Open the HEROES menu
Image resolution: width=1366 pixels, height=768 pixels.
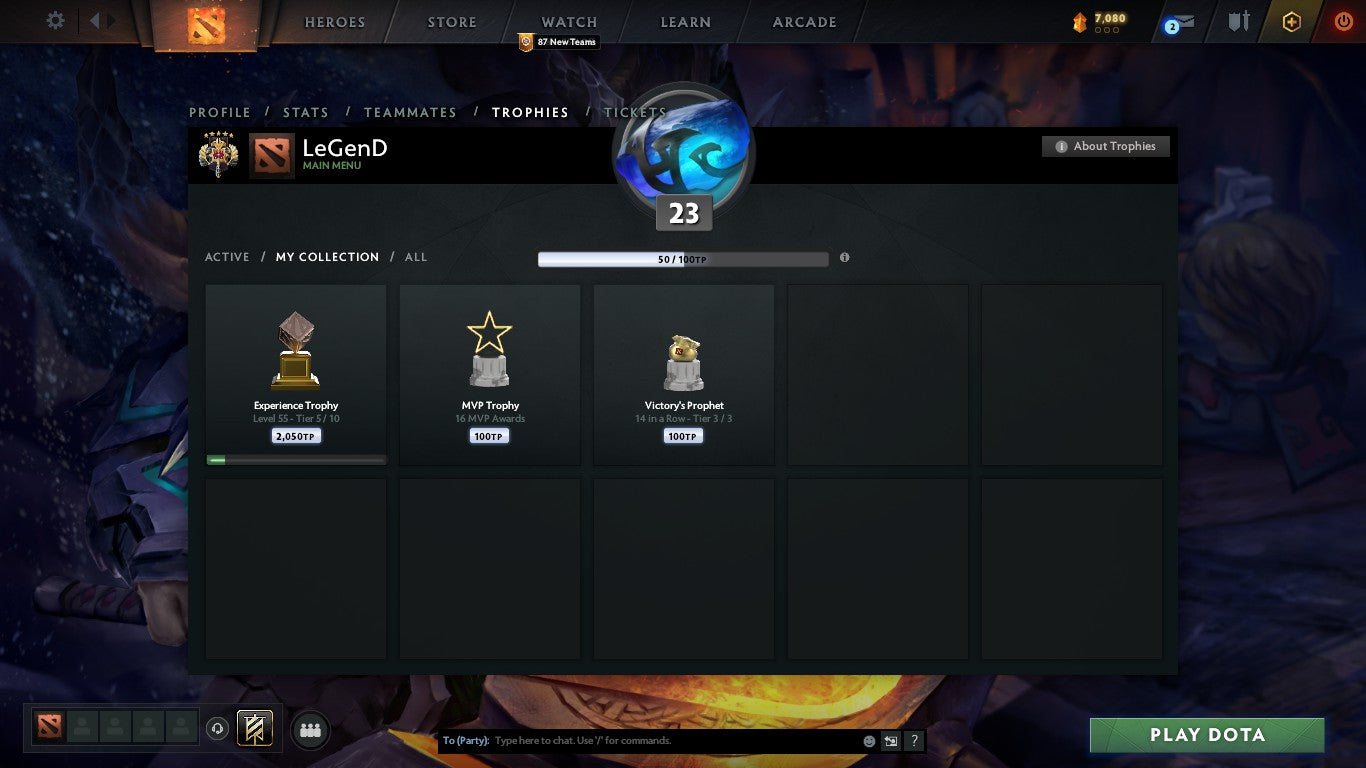tap(334, 22)
